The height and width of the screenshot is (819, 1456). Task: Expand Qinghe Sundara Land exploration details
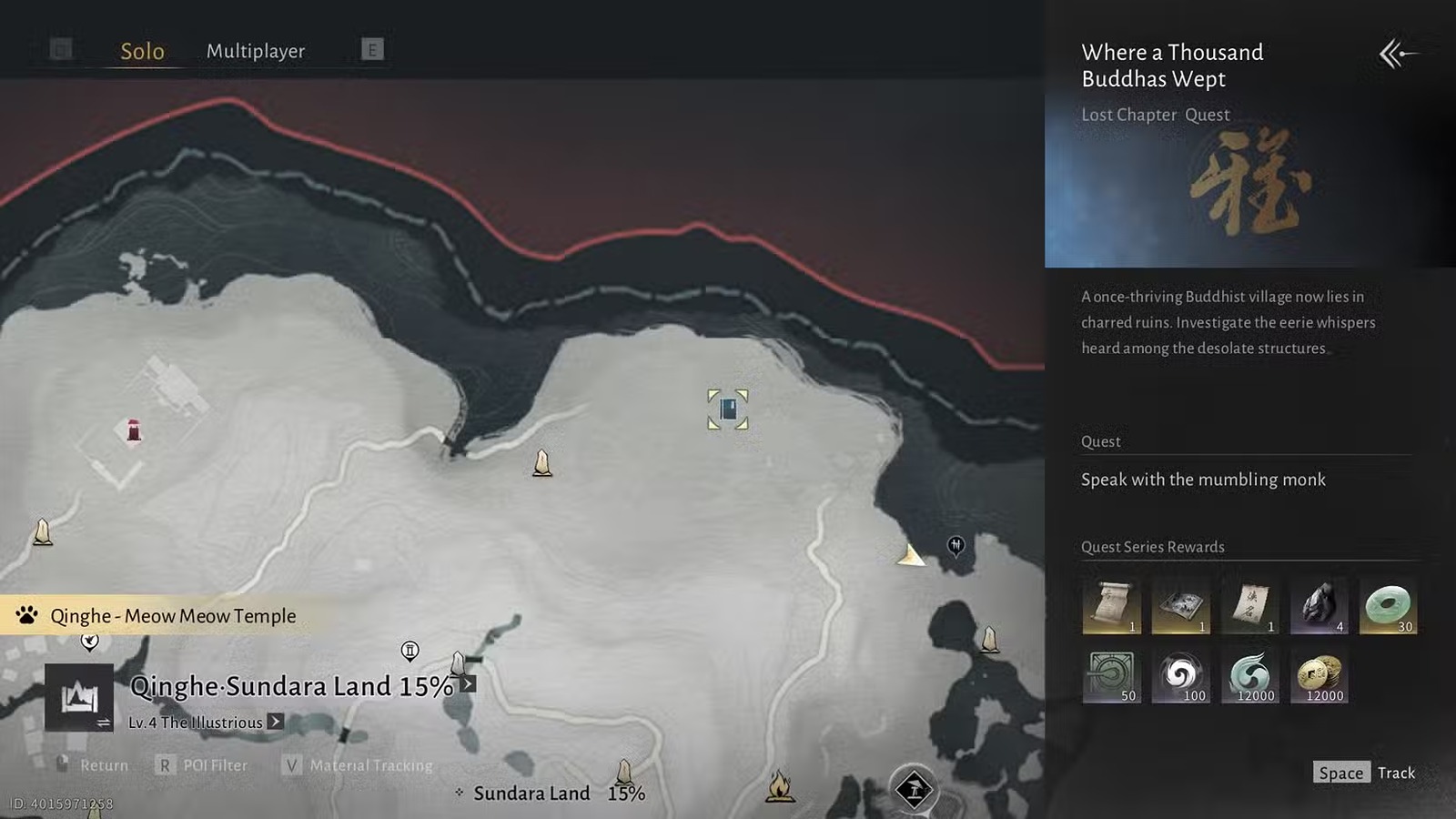click(468, 684)
